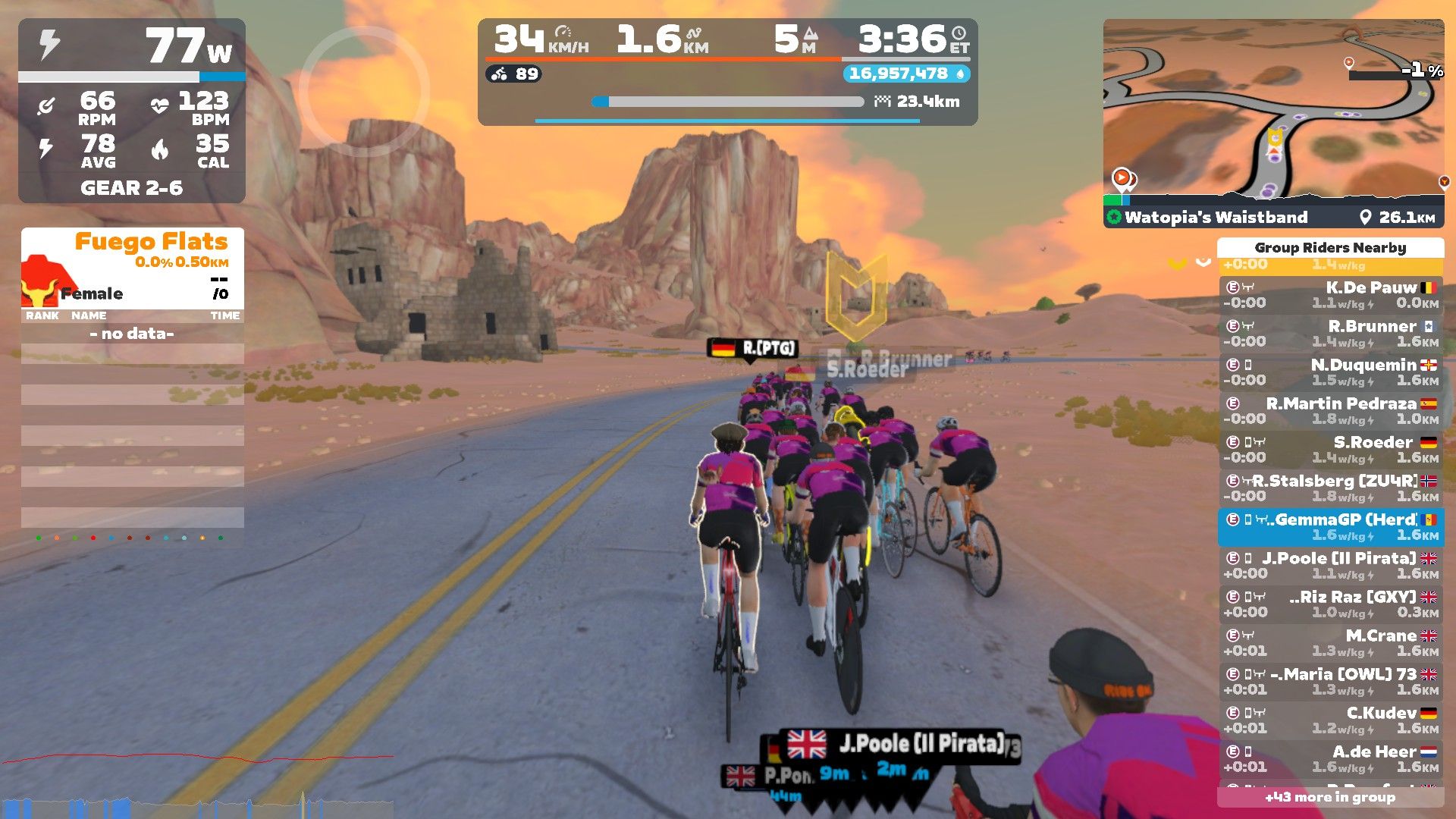Show the +43 more in group riders
Viewport: 1456px width, 819px height.
(x=1330, y=797)
